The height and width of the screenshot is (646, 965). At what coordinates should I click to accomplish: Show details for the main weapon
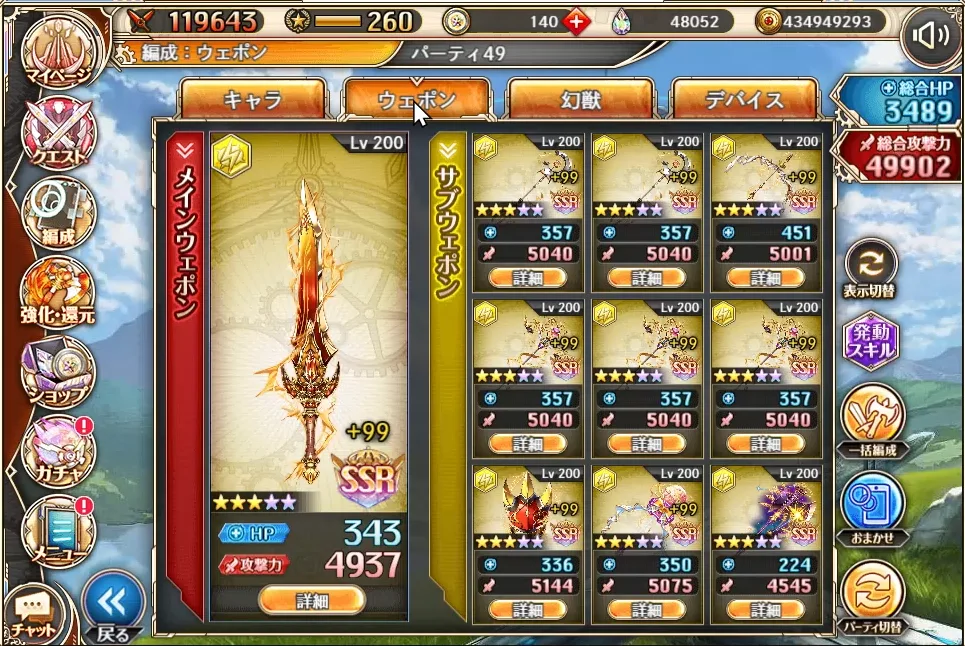pyautogui.click(x=311, y=600)
